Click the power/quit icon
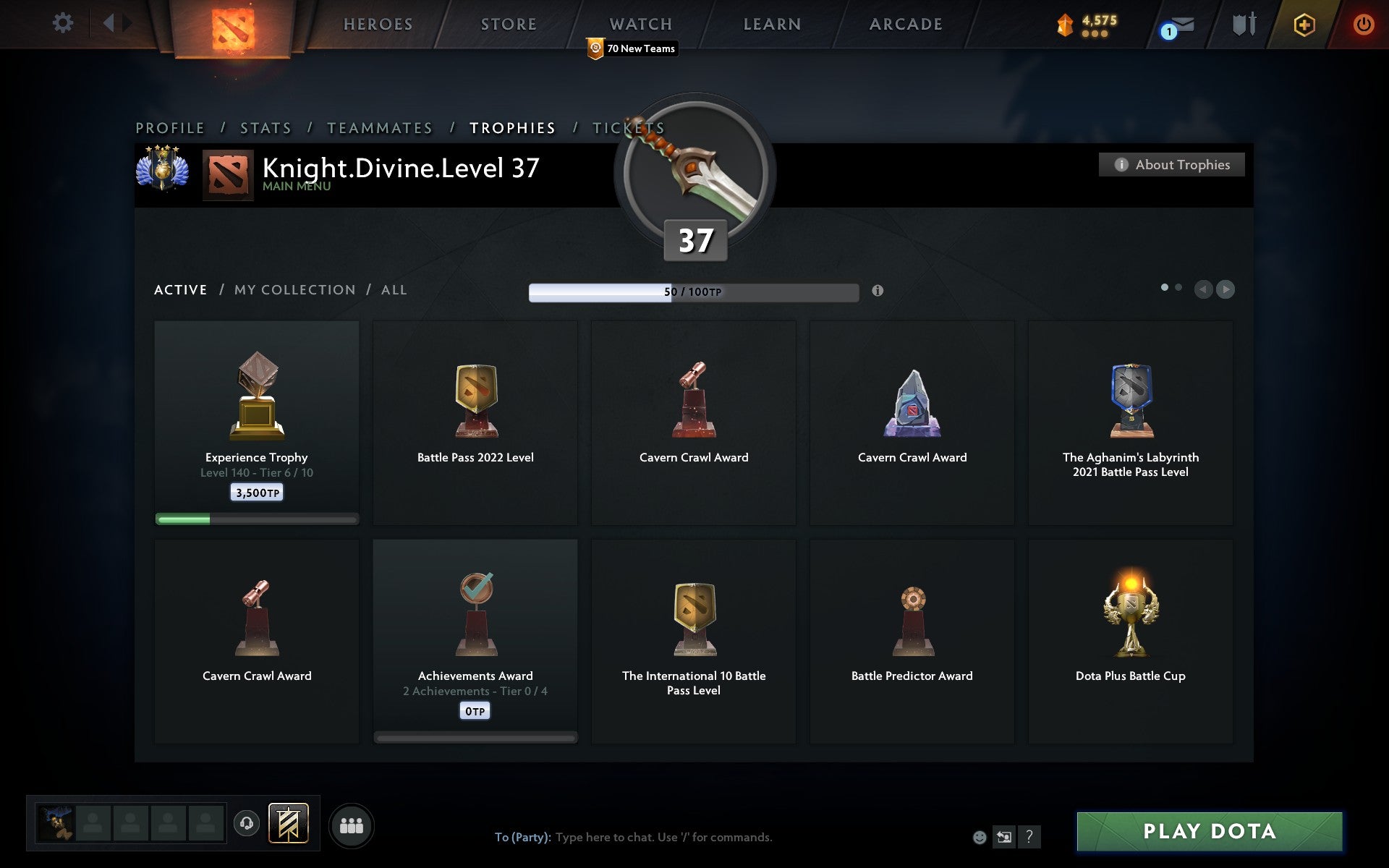Screen dimensions: 1389x868 [x=1363, y=24]
